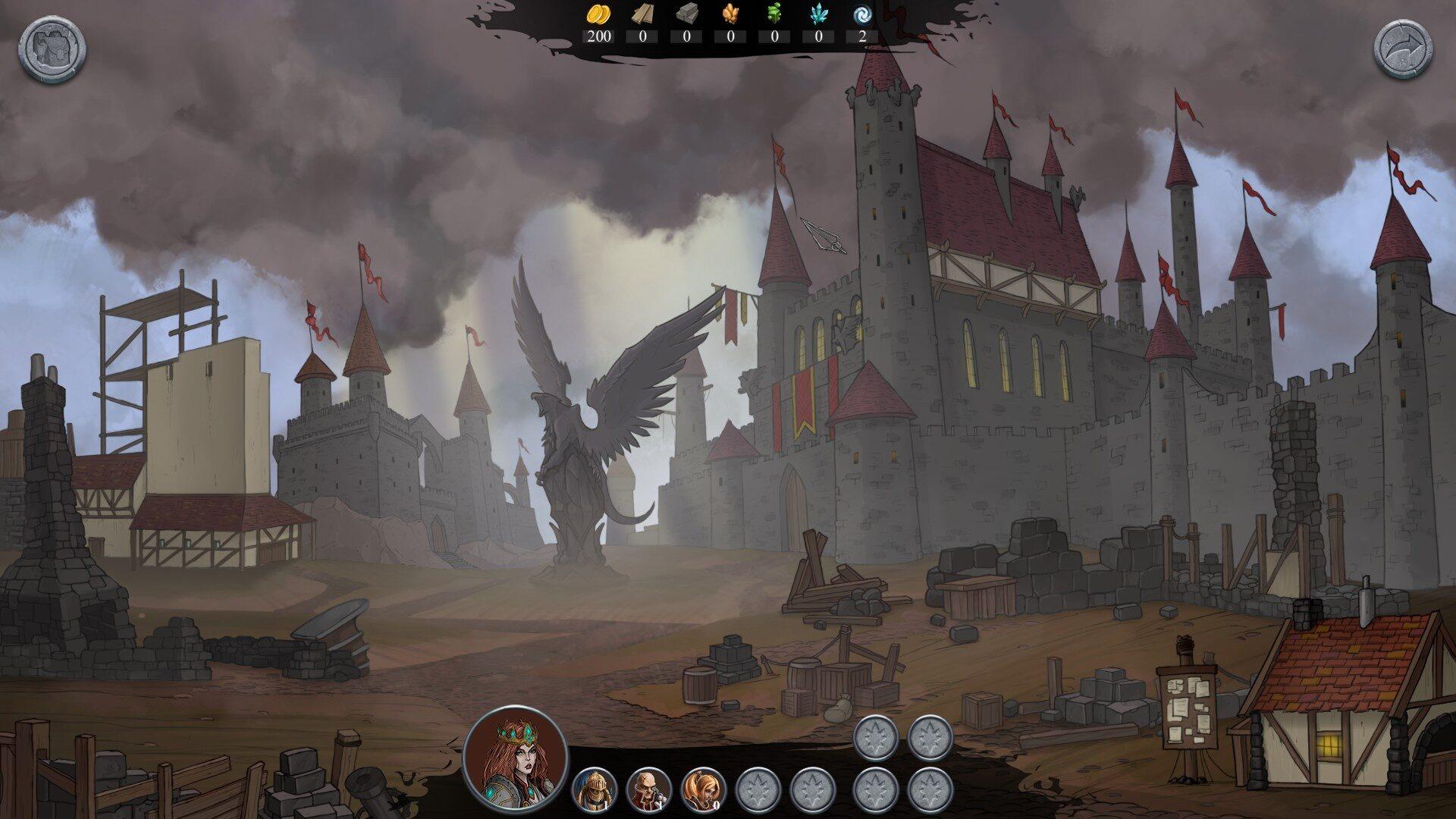This screenshot has width=1456, height=819.
Task: Choose the golden-helmet knight unit slot
Action: (x=595, y=790)
